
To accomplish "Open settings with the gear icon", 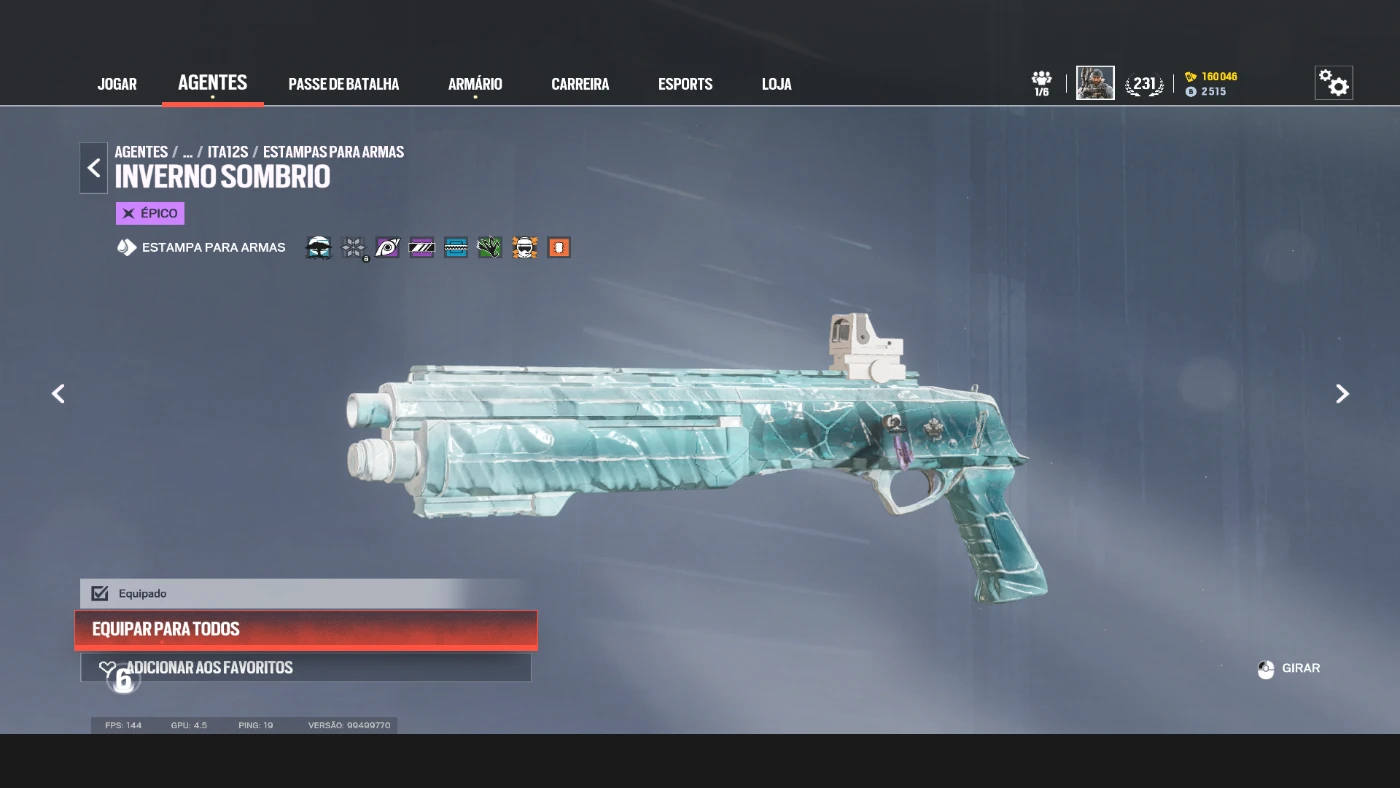I will tap(1333, 83).
